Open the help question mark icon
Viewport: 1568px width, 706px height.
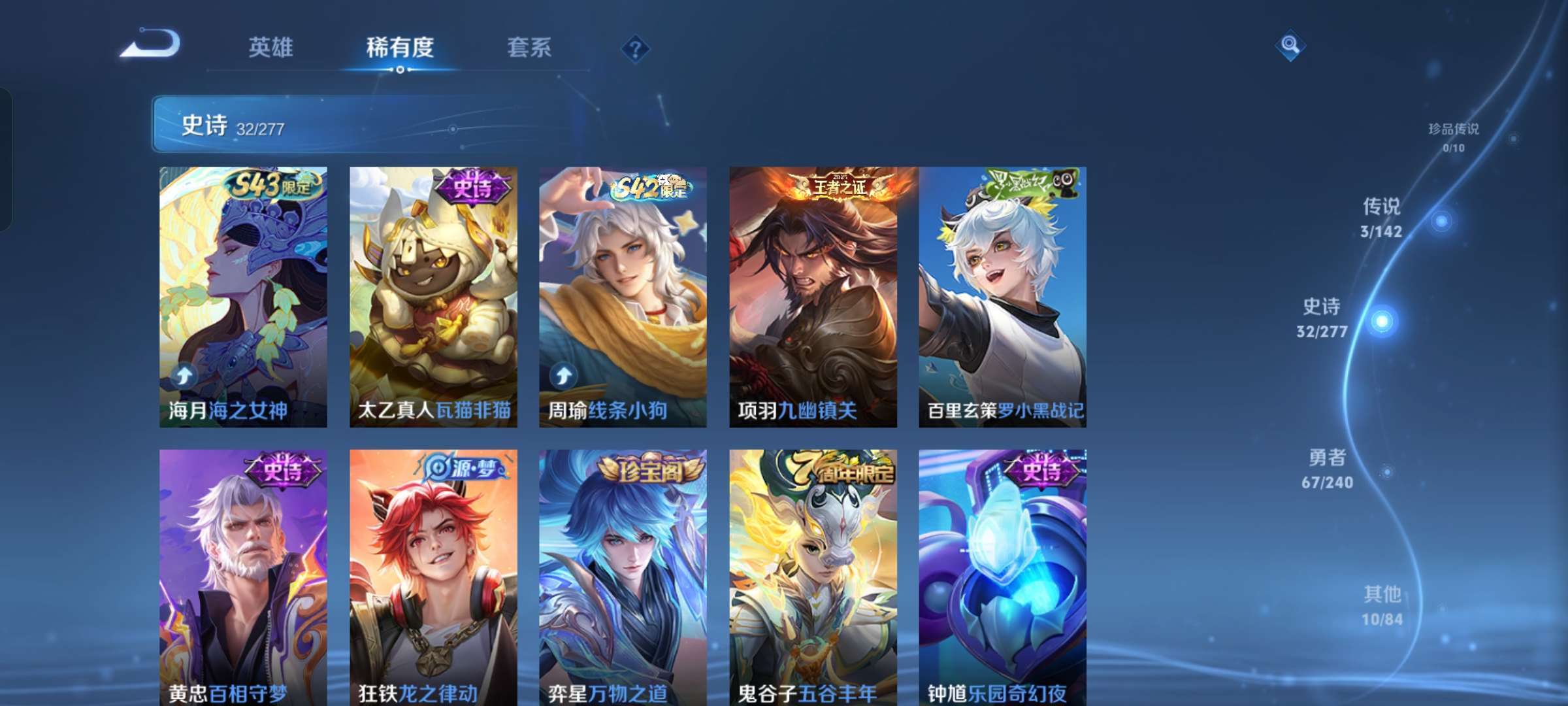pyautogui.click(x=634, y=48)
